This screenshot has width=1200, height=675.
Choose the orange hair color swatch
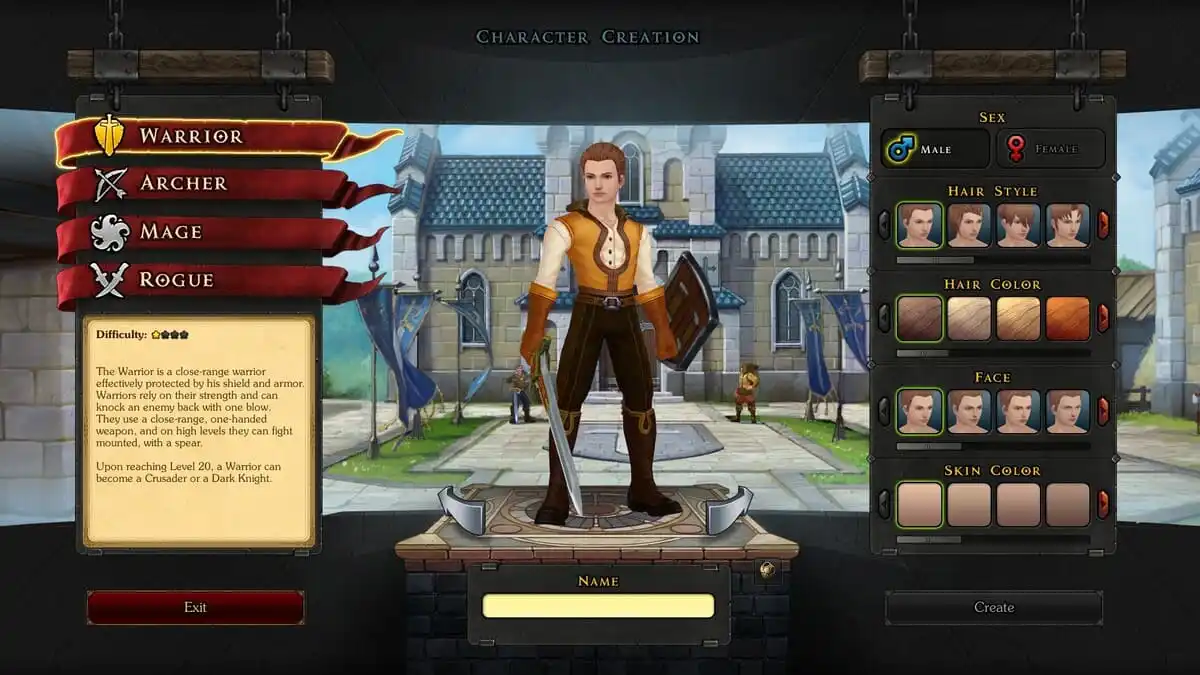1067,318
